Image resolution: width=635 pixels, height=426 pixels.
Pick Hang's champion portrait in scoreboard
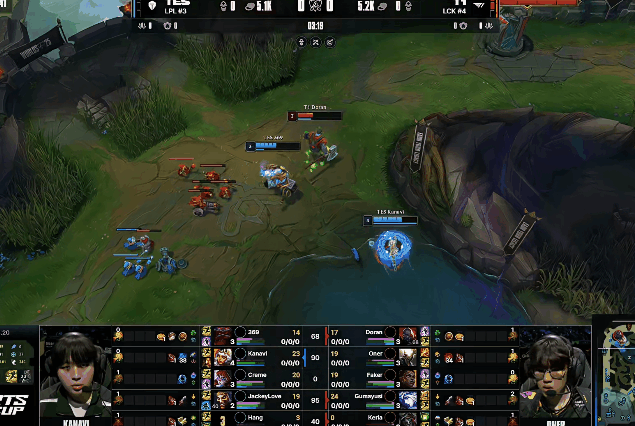pyautogui.click(x=224, y=417)
